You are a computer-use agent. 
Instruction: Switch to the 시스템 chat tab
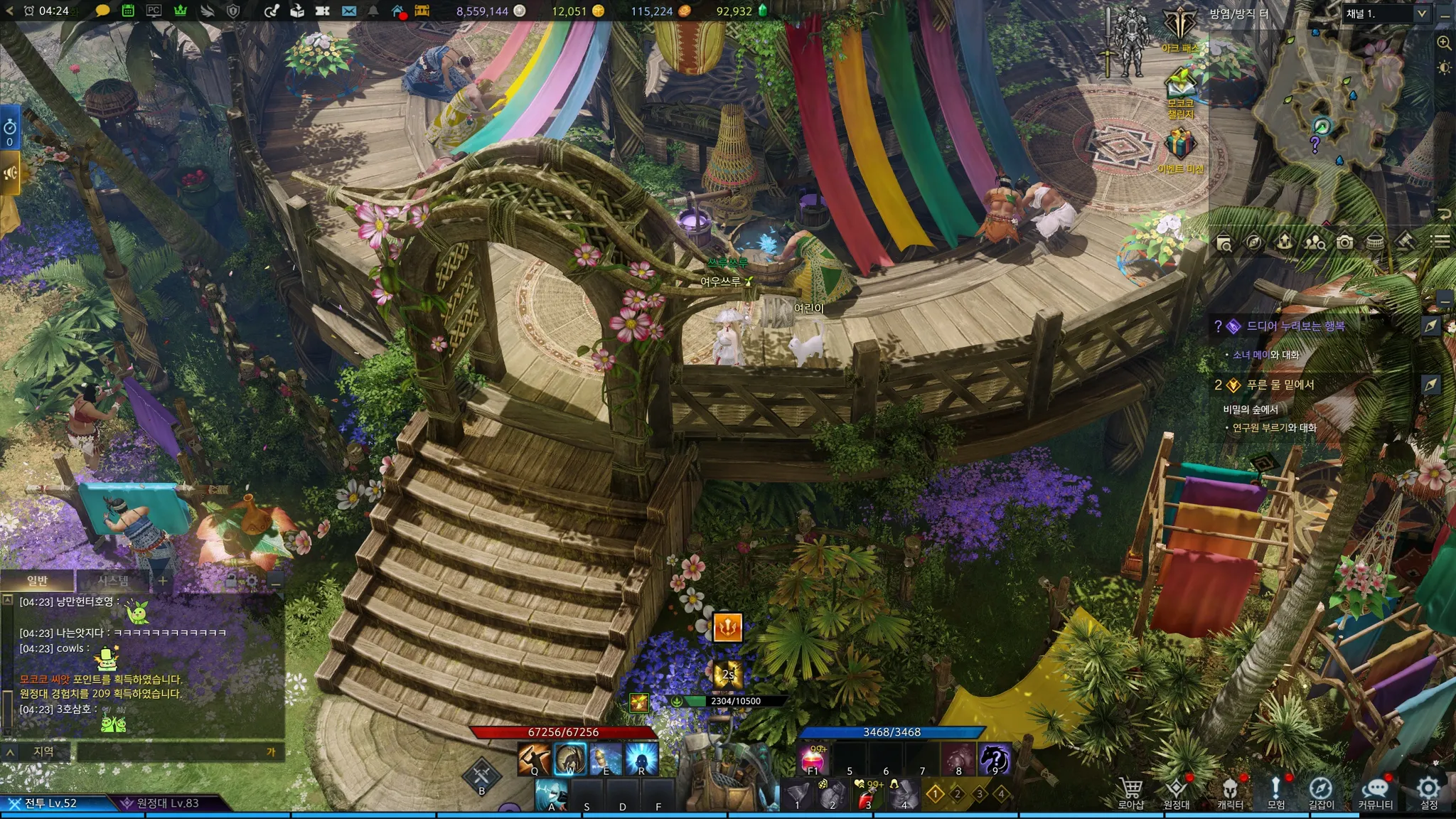click(113, 581)
